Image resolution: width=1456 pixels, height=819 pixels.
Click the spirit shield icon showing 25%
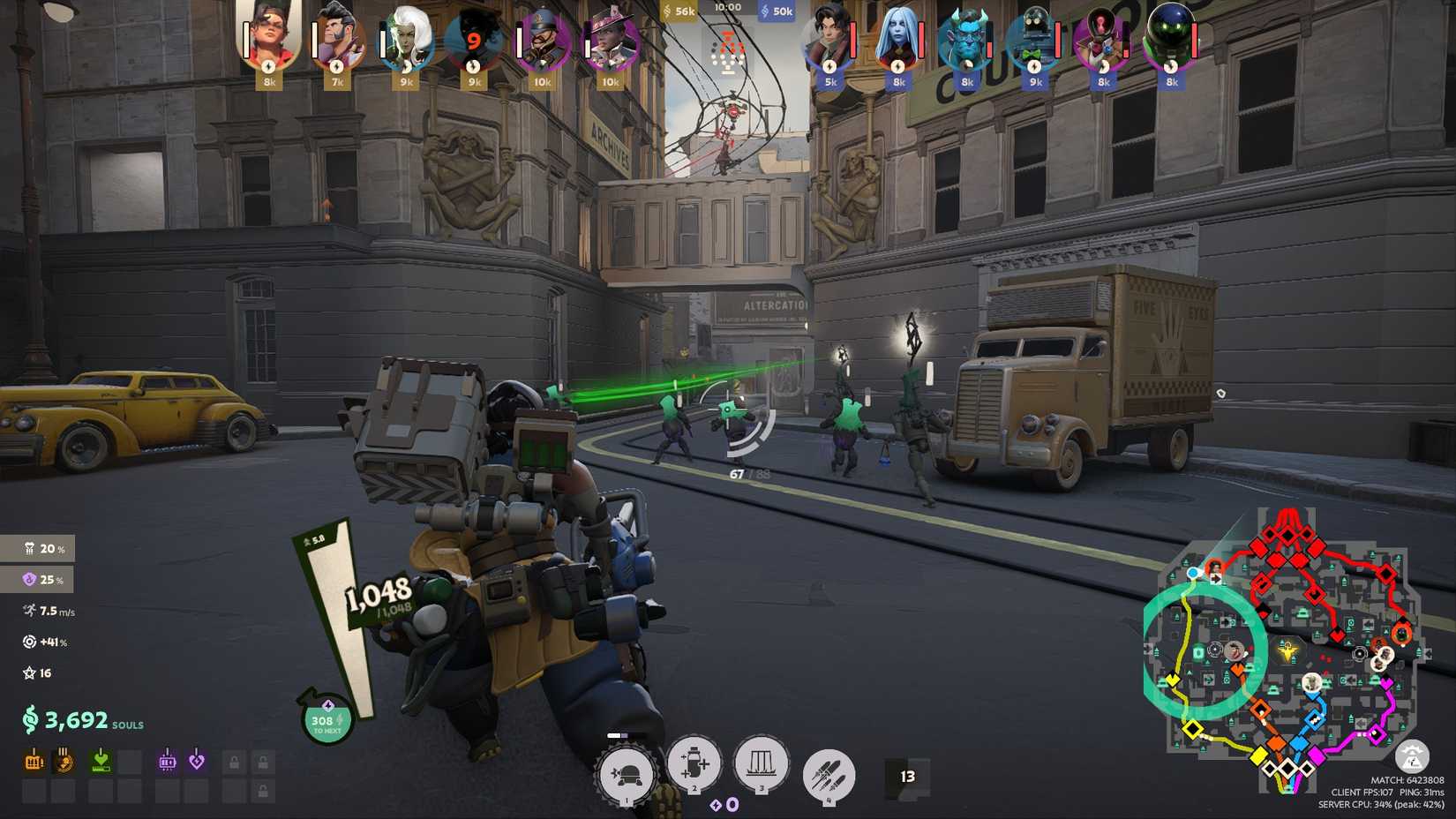click(x=29, y=580)
